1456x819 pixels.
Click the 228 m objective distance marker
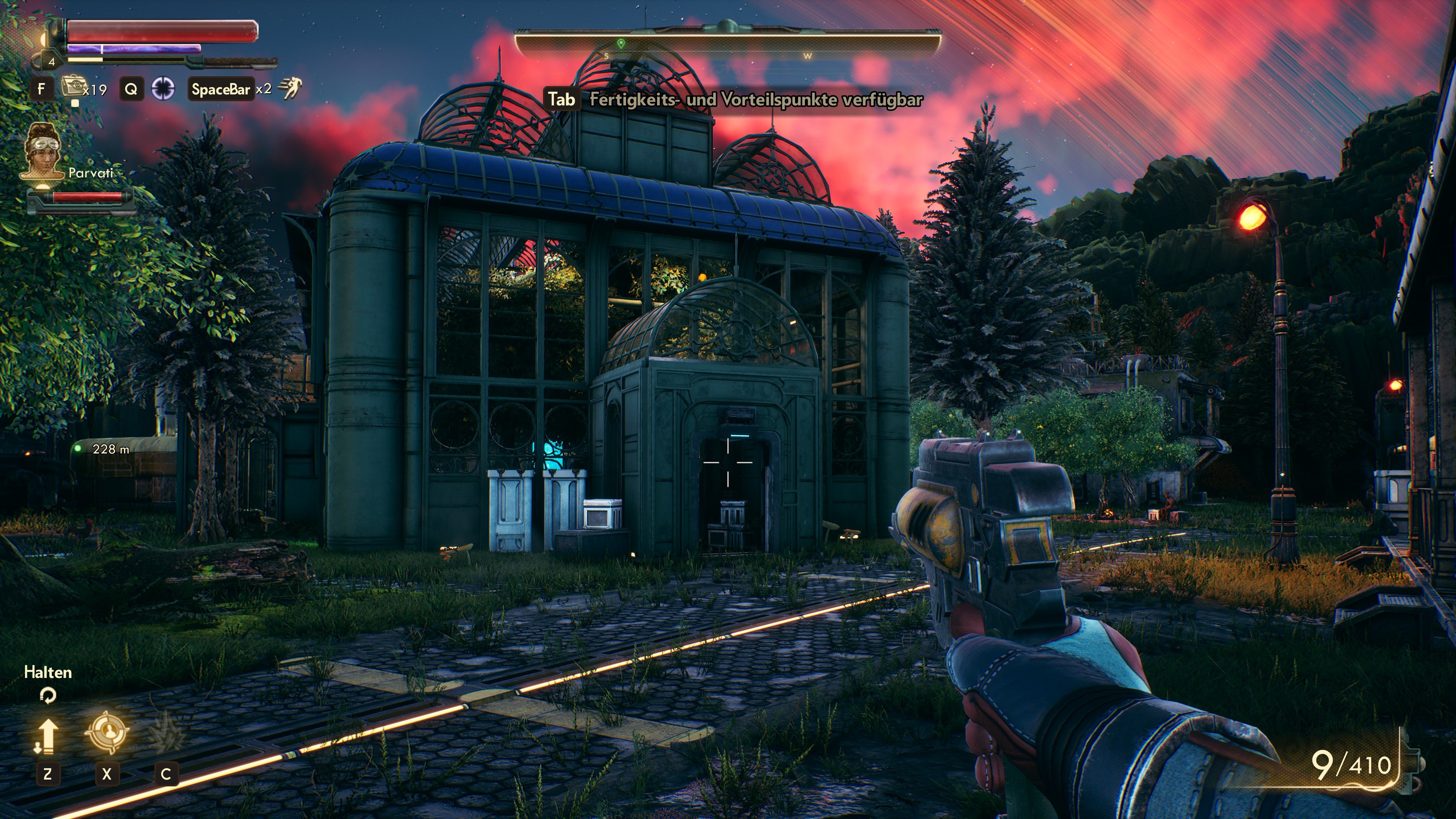[104, 449]
